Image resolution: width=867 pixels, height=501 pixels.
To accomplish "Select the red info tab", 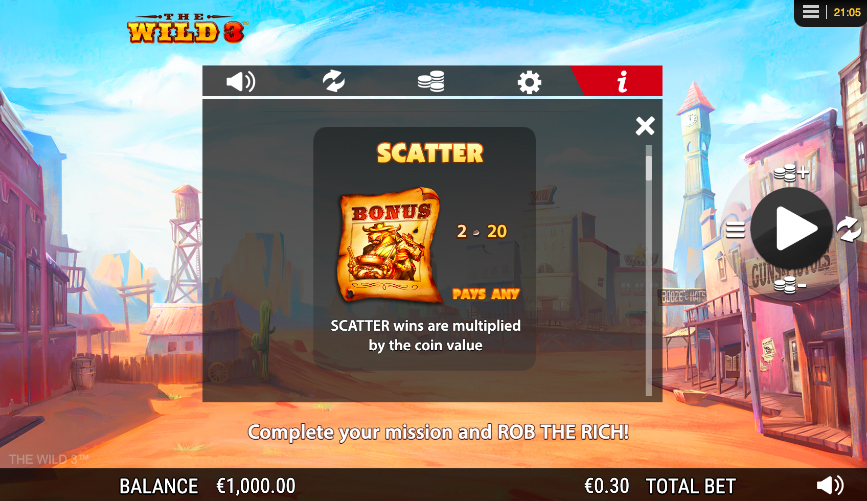I will pyautogui.click(x=622, y=82).
